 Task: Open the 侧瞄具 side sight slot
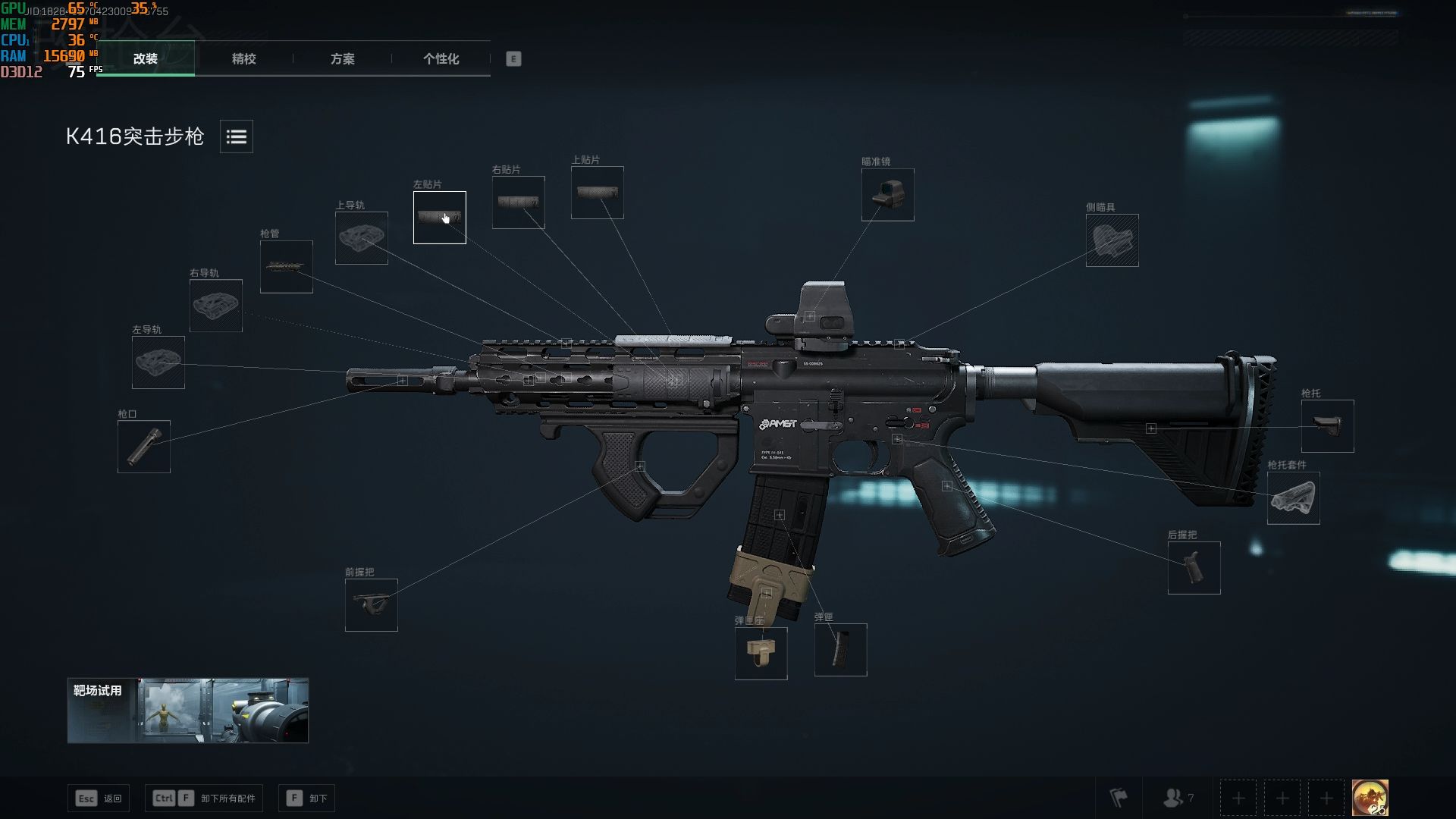point(1112,240)
